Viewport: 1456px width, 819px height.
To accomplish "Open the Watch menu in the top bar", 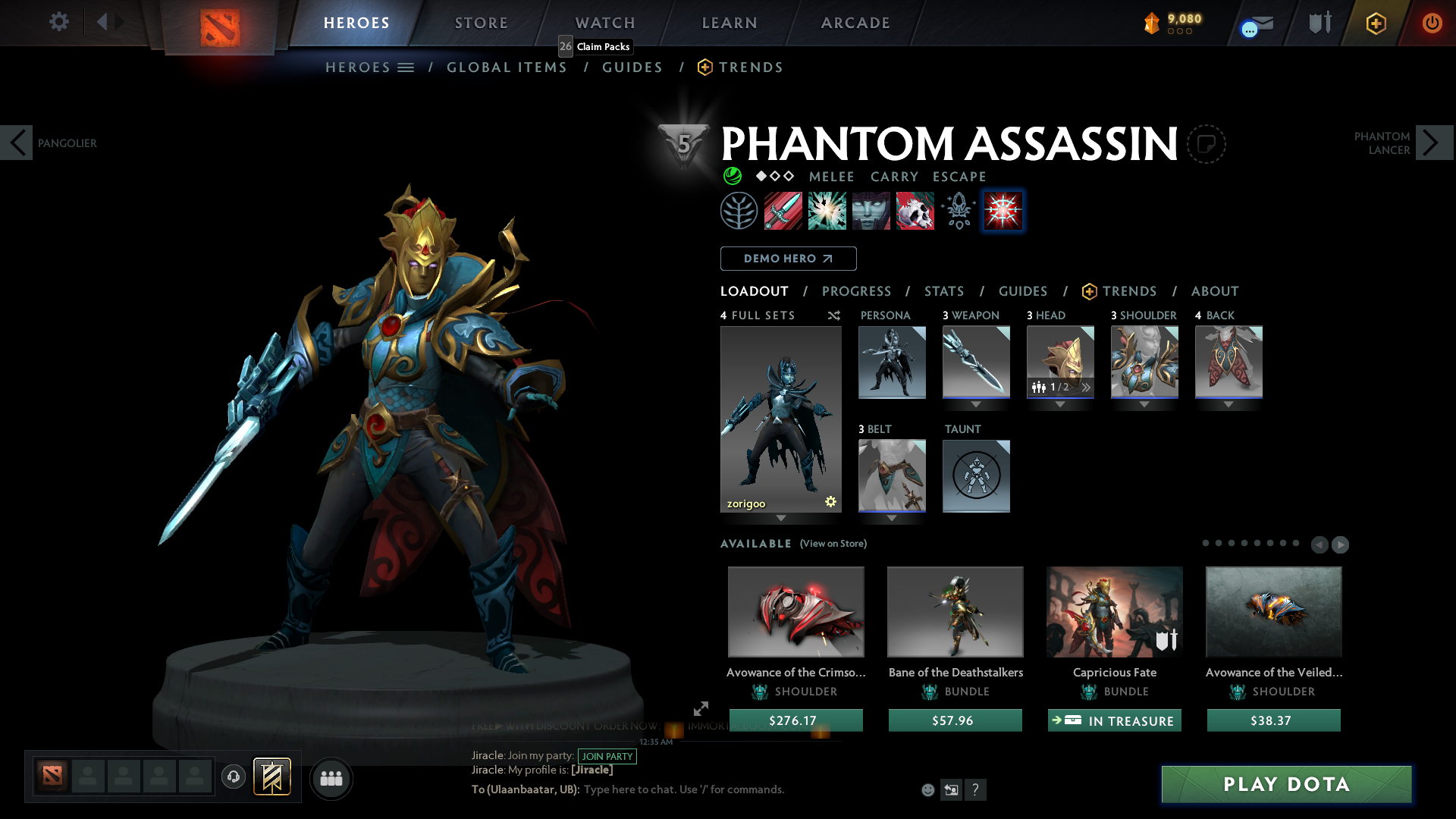I will [604, 23].
